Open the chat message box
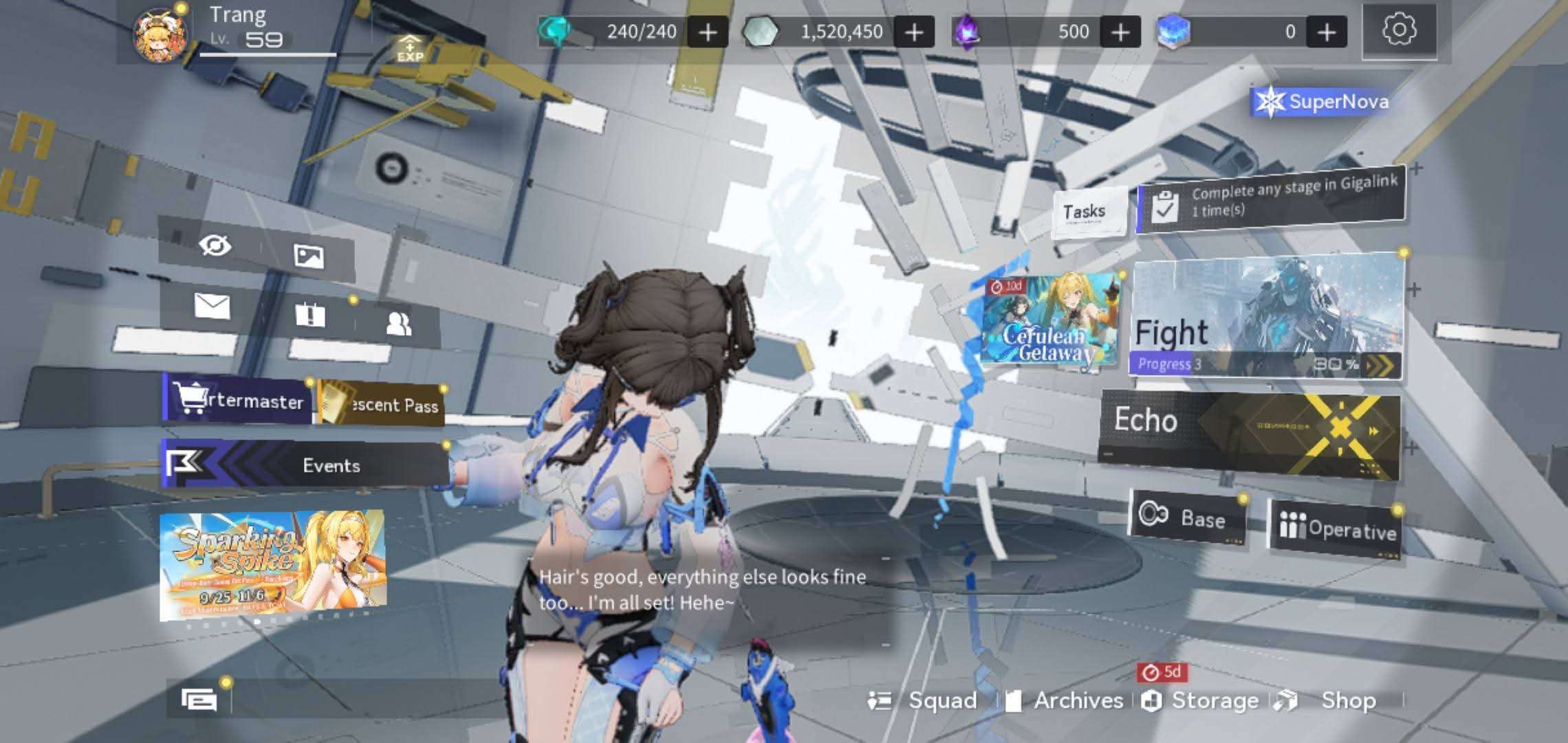1568x743 pixels. tap(199, 700)
